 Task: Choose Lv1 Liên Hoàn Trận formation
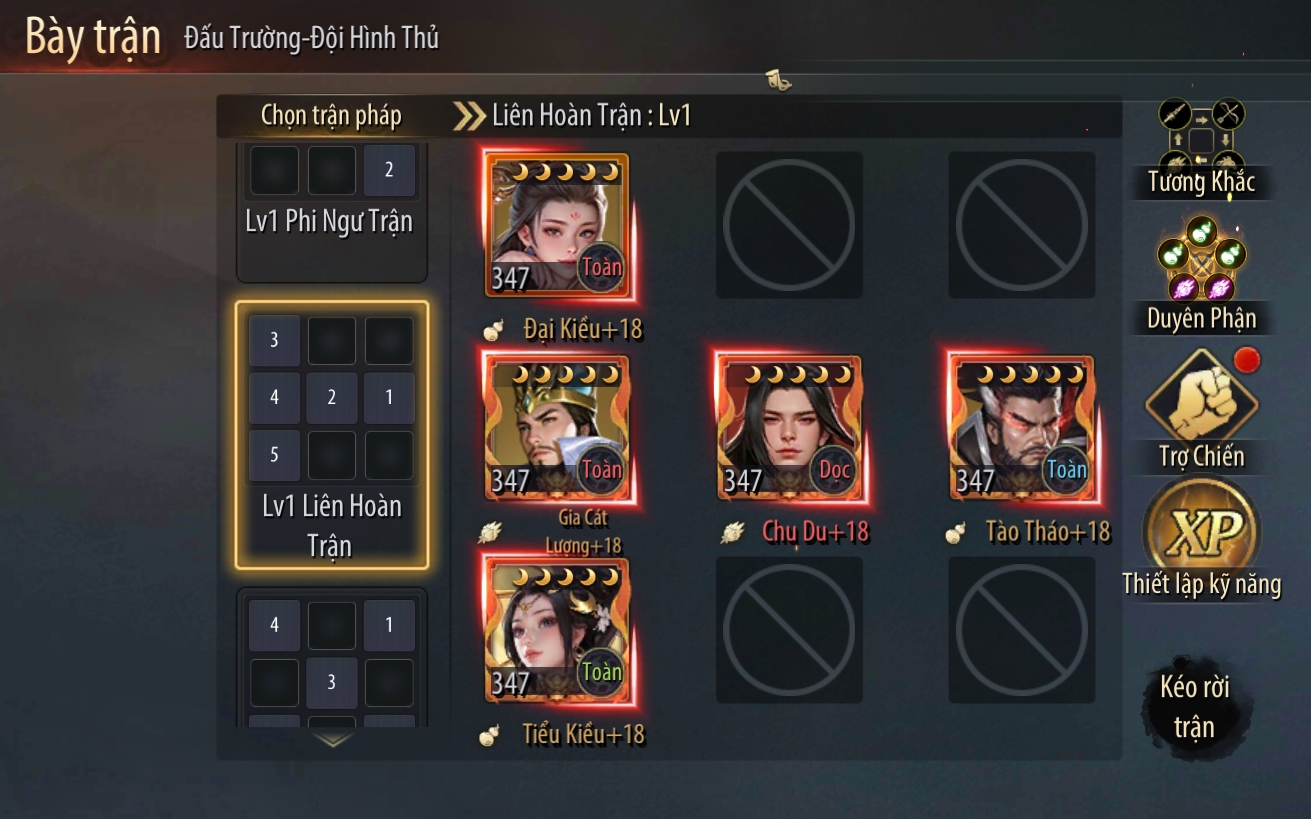point(332,435)
